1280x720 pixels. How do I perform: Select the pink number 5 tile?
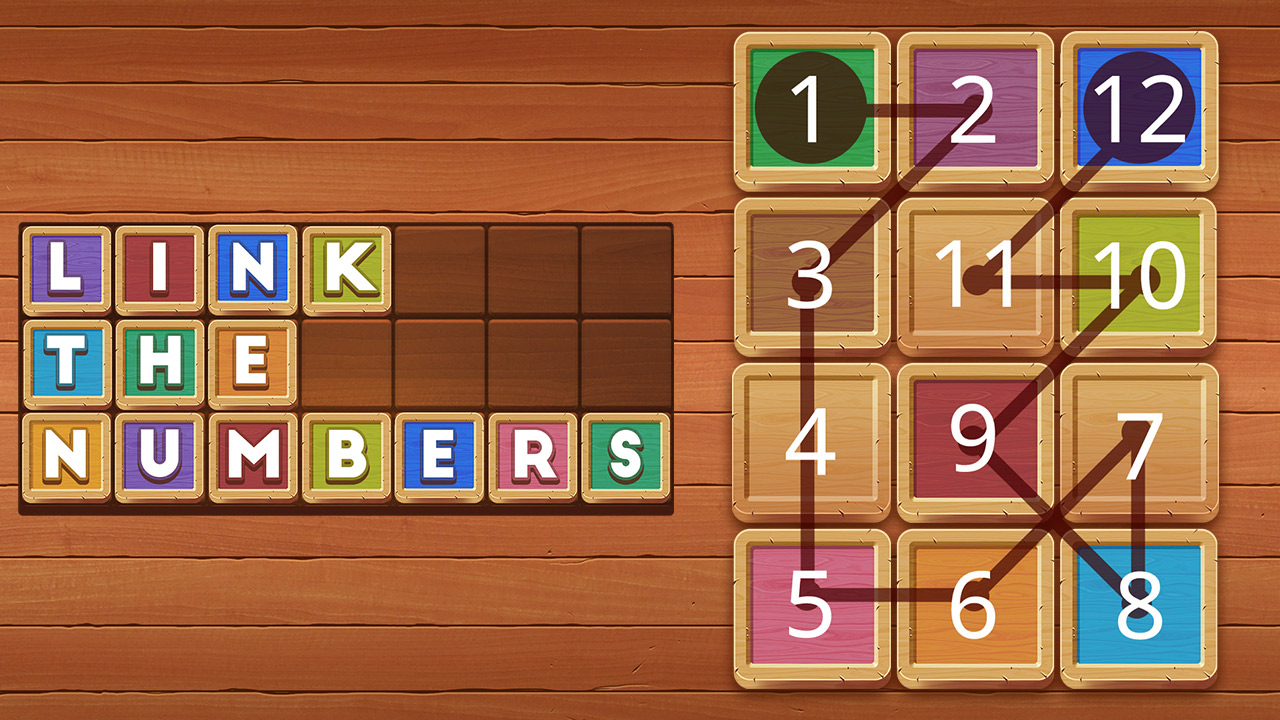point(812,603)
